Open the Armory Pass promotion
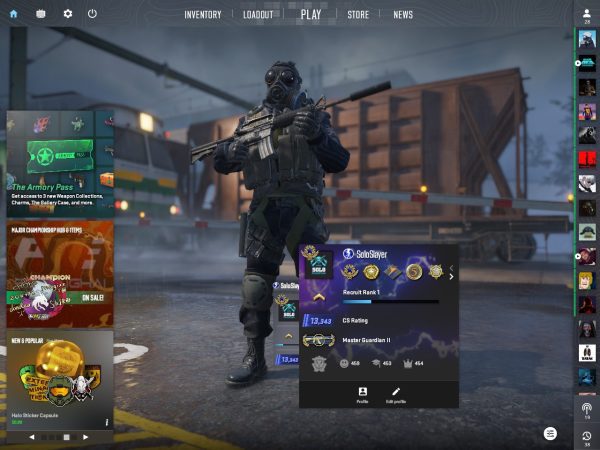Screen dimensions: 600x450 point(60,163)
